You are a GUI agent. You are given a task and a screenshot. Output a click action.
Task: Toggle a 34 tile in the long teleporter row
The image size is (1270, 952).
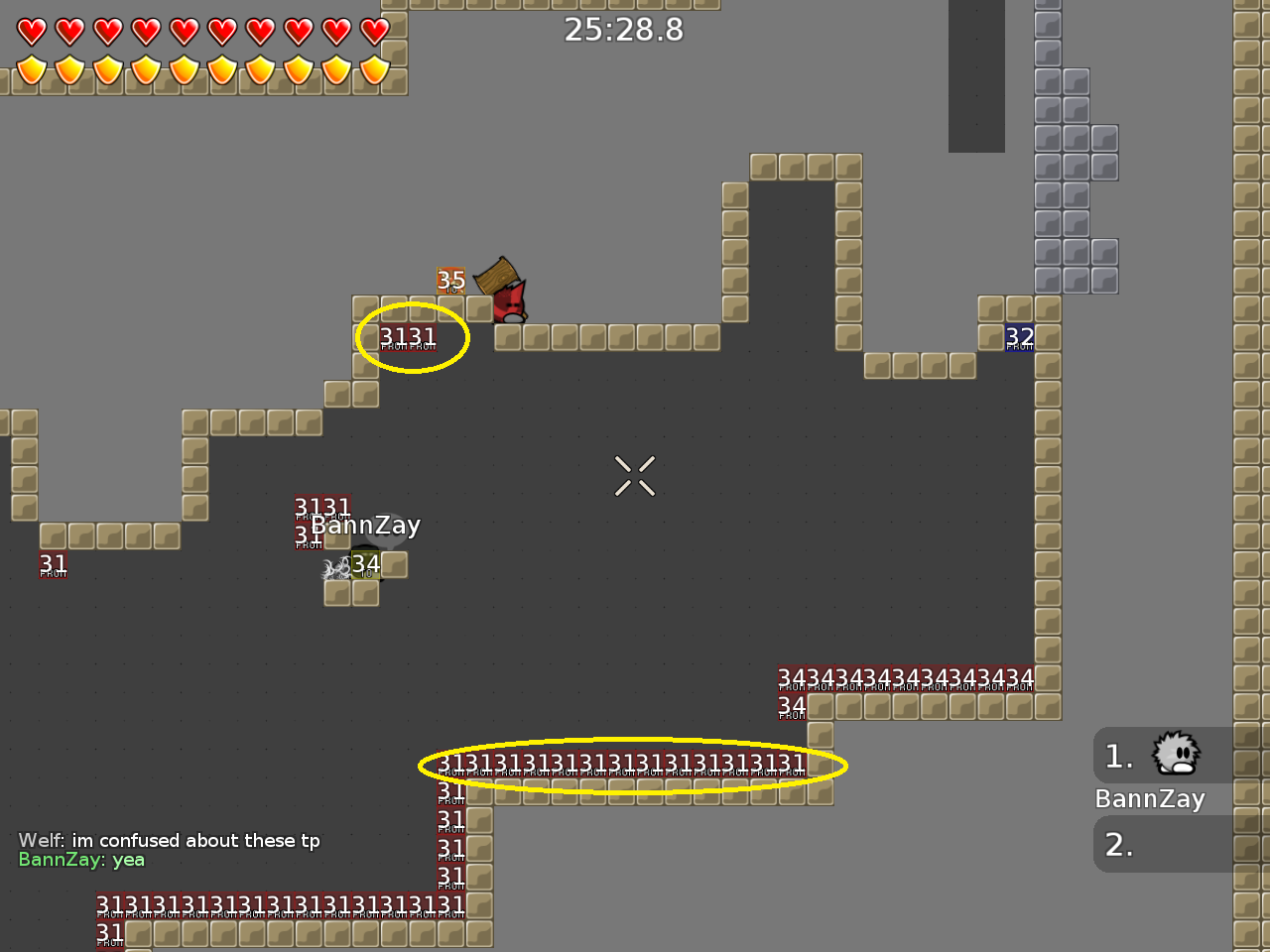893,676
